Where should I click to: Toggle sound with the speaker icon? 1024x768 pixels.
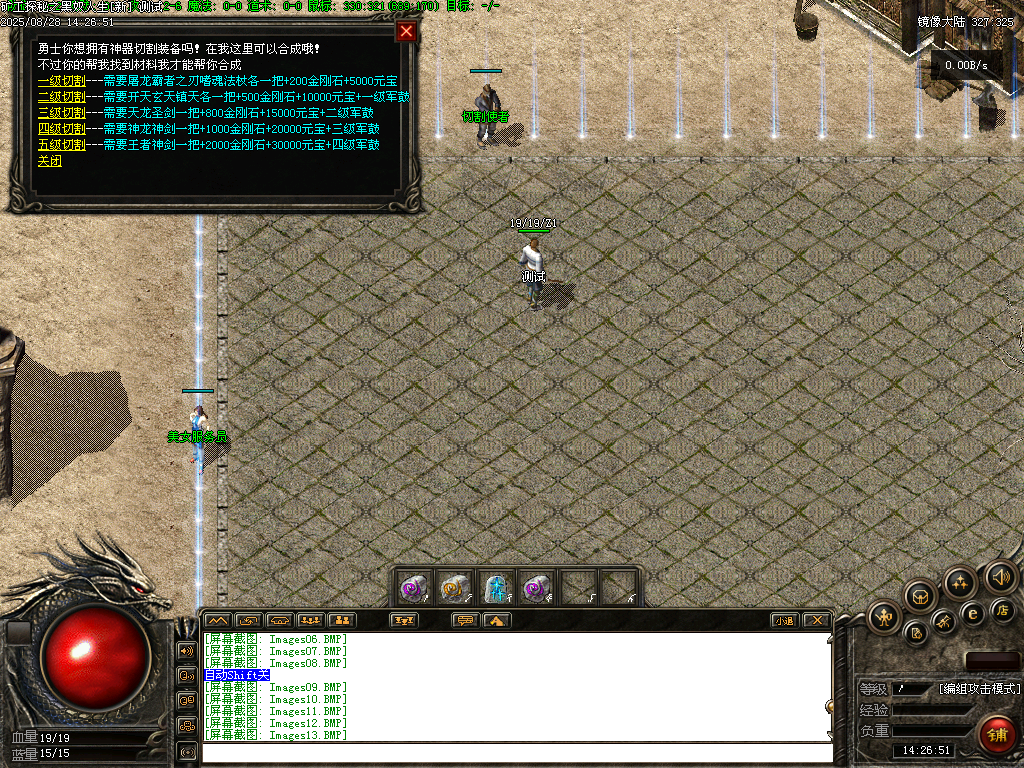1000,576
